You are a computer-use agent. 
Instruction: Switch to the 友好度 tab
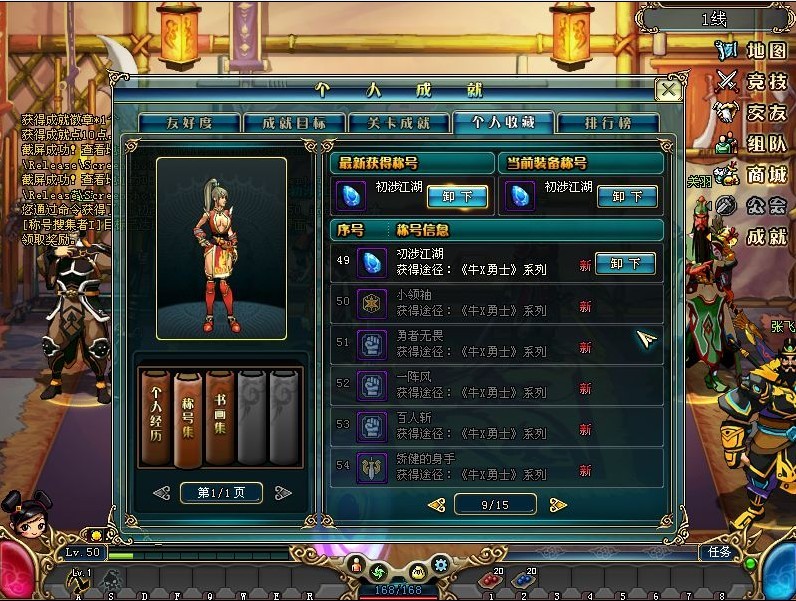coord(189,123)
